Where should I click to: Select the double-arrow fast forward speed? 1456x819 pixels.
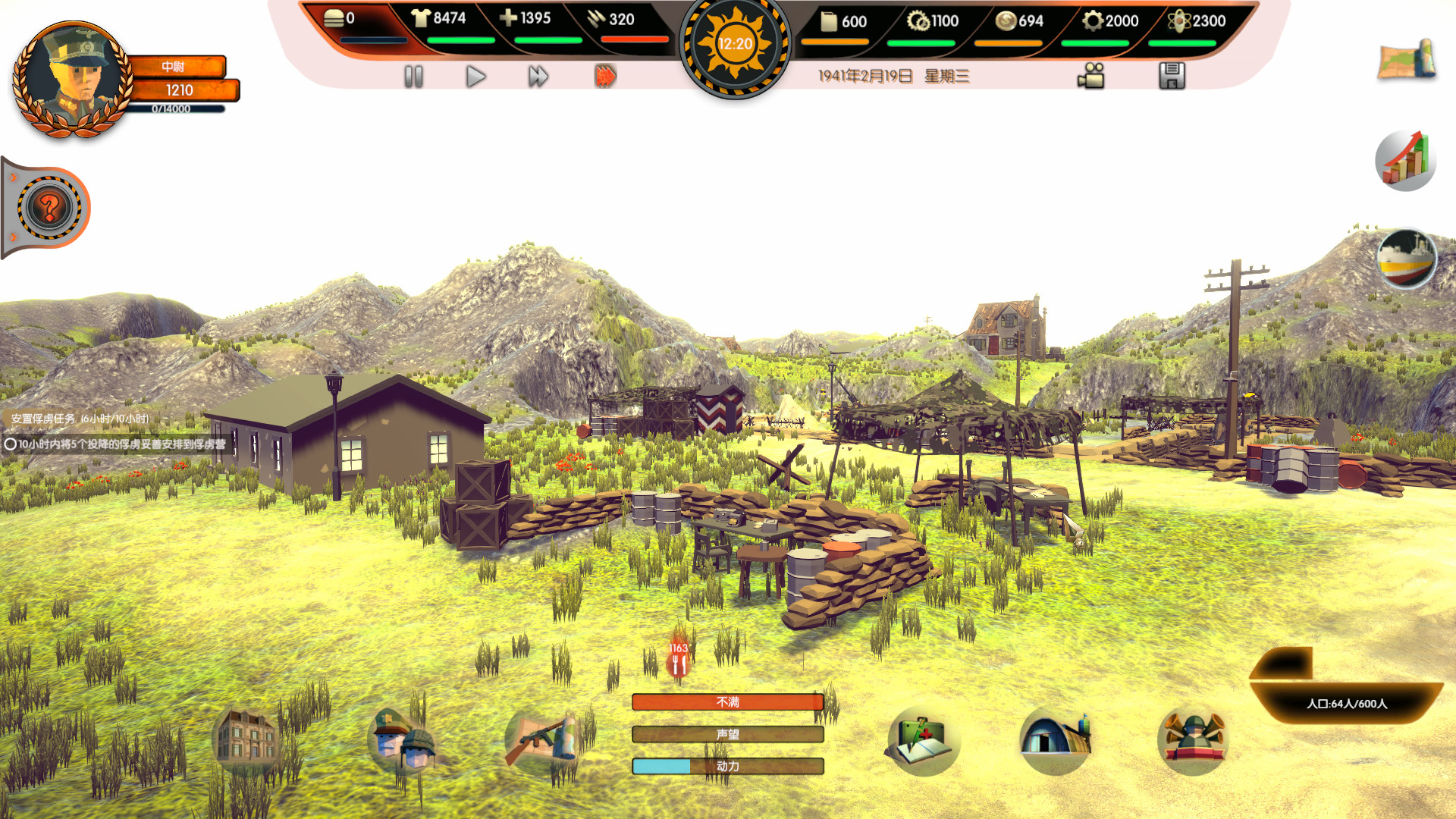point(538,76)
